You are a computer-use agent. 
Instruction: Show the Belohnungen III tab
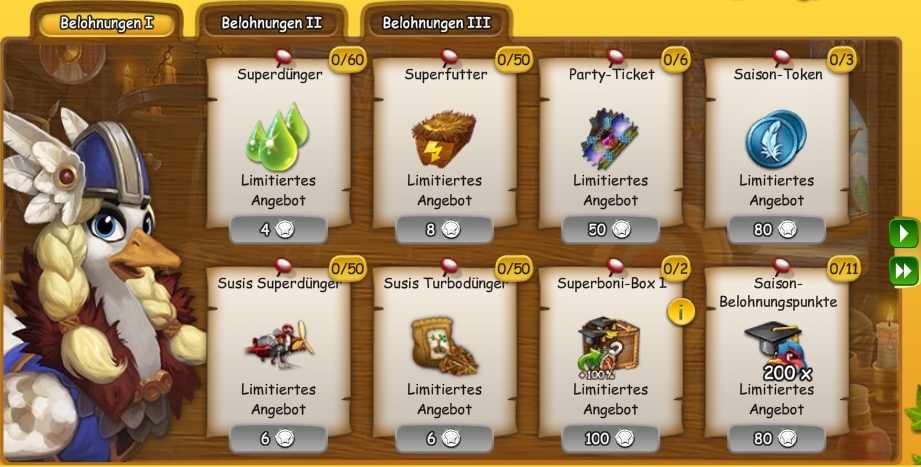tap(436, 22)
